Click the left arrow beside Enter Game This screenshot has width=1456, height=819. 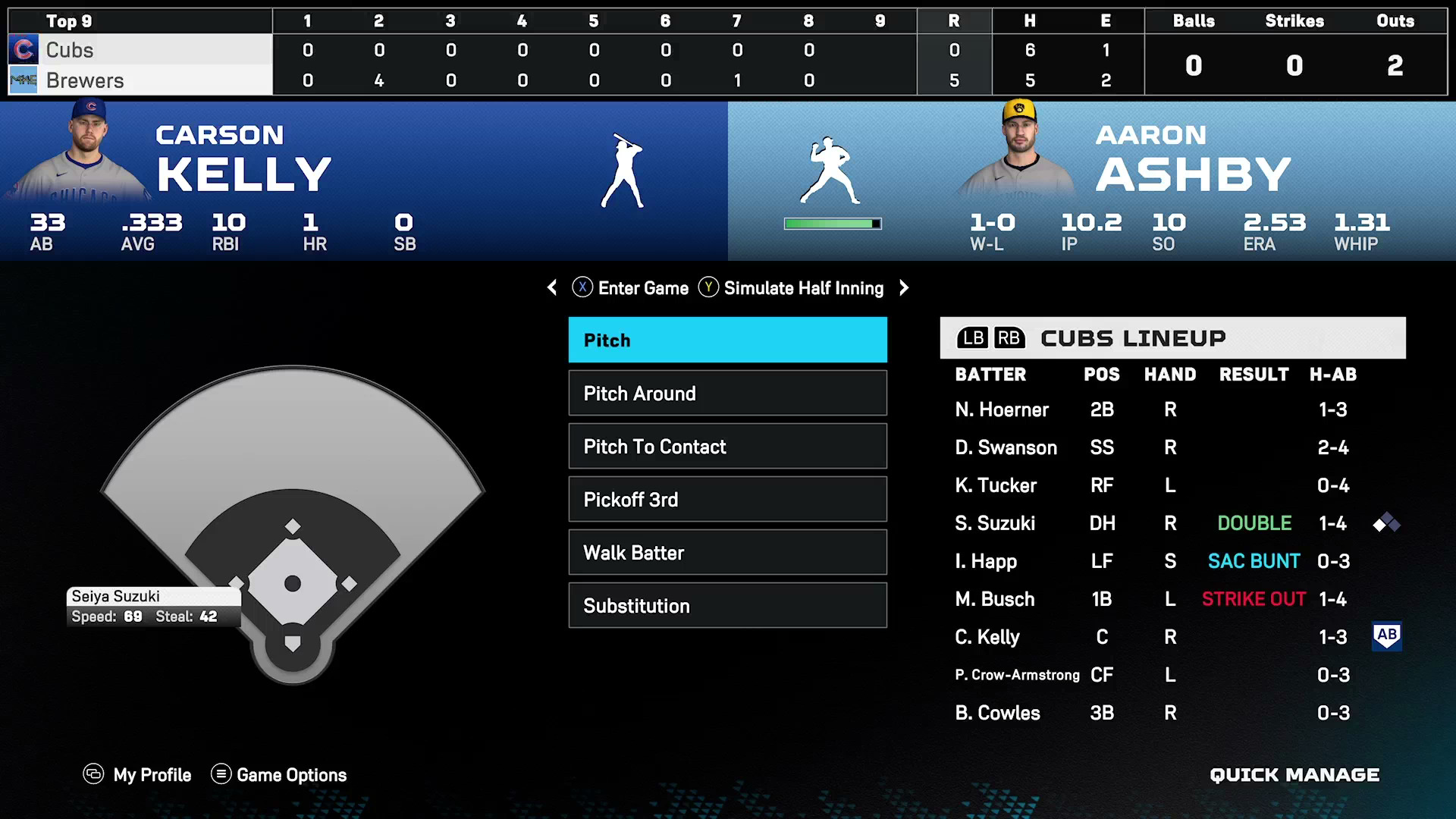(552, 288)
